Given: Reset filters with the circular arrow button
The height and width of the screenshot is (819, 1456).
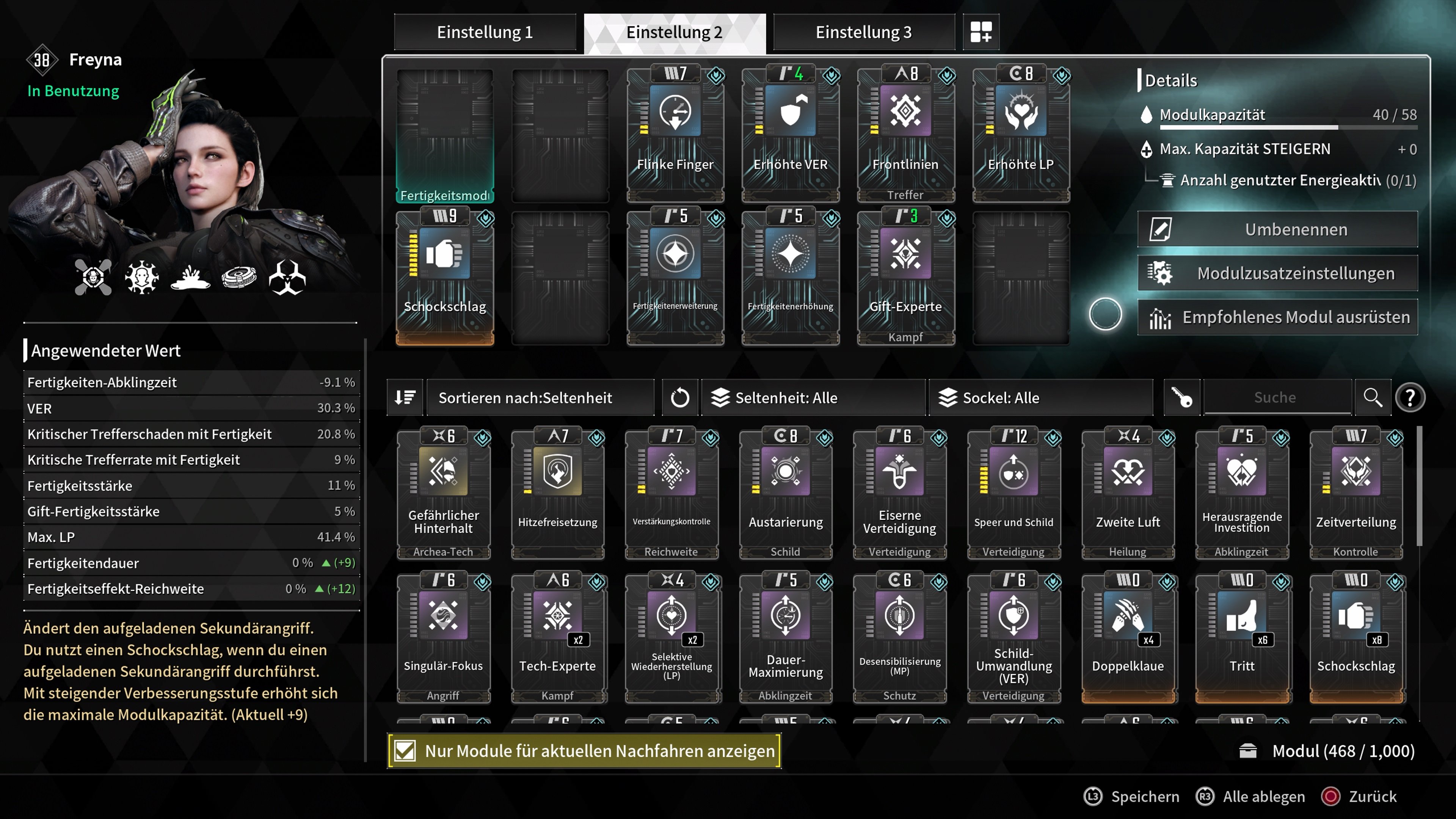Looking at the screenshot, I should click(679, 398).
